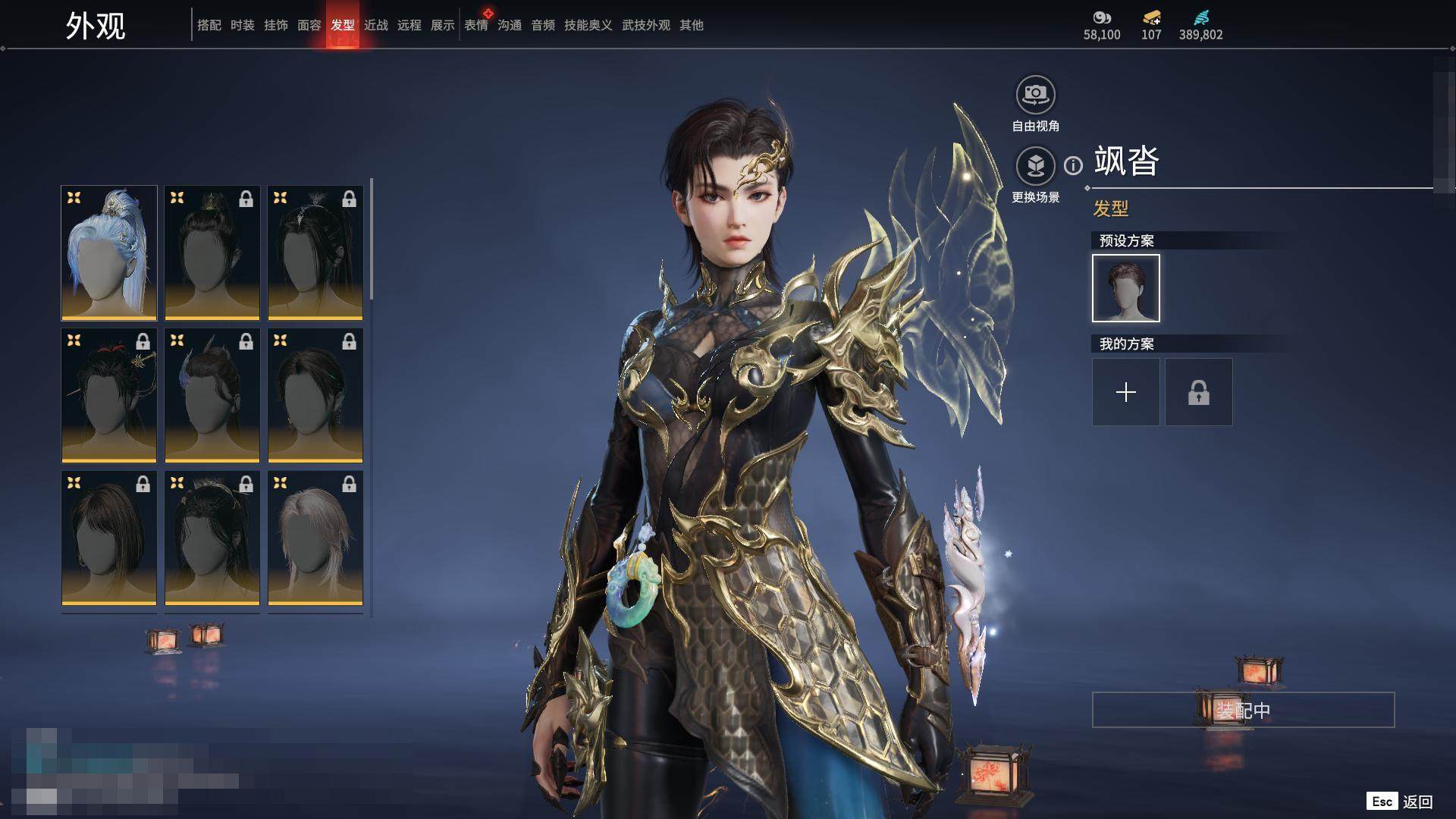The image size is (1456, 819).
Task: Select the 挂饰 accessories tab
Action: coord(275,25)
